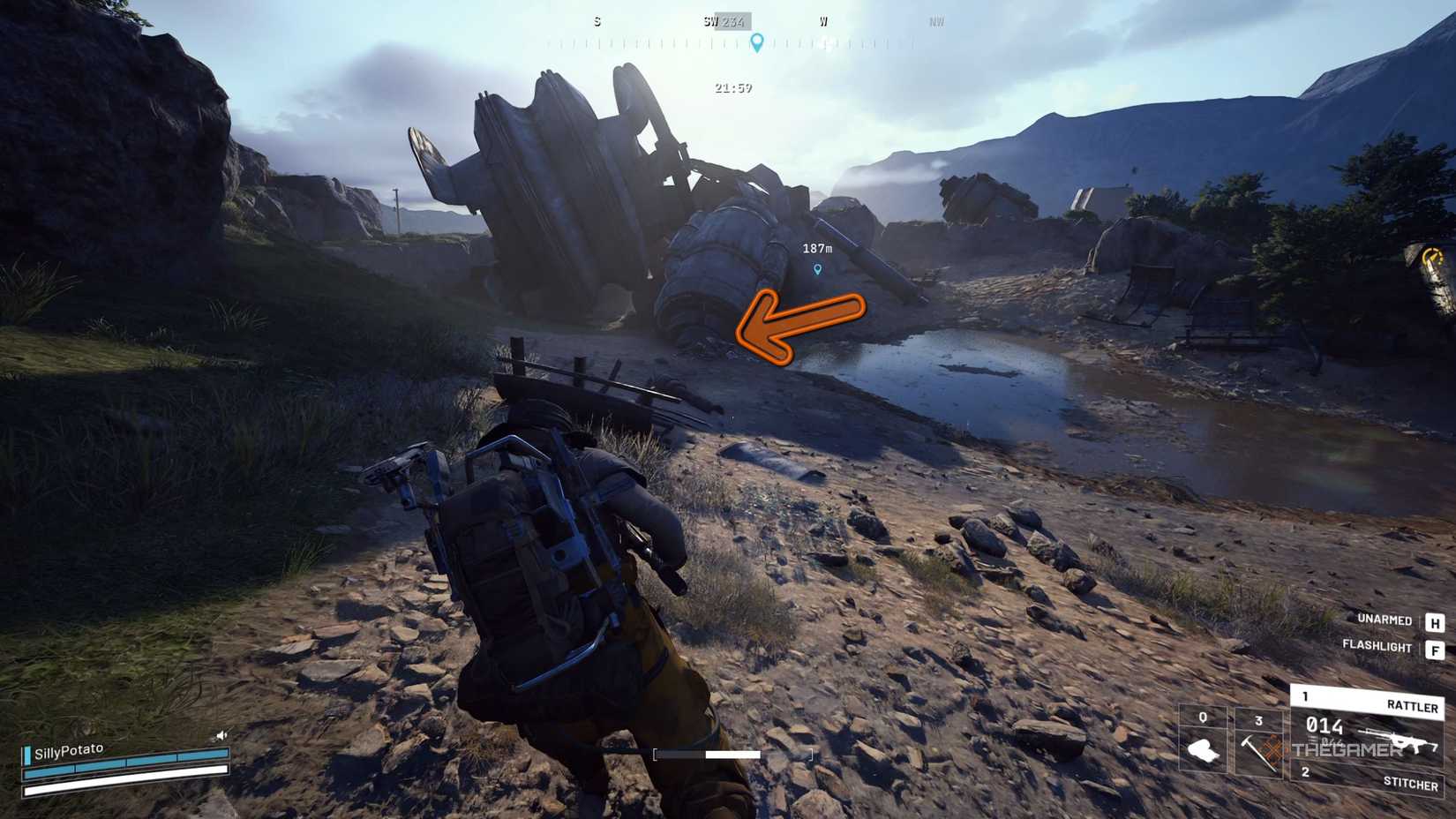Click the SW 234 heading on the compass
This screenshot has width=1456, height=819.
tap(722, 19)
